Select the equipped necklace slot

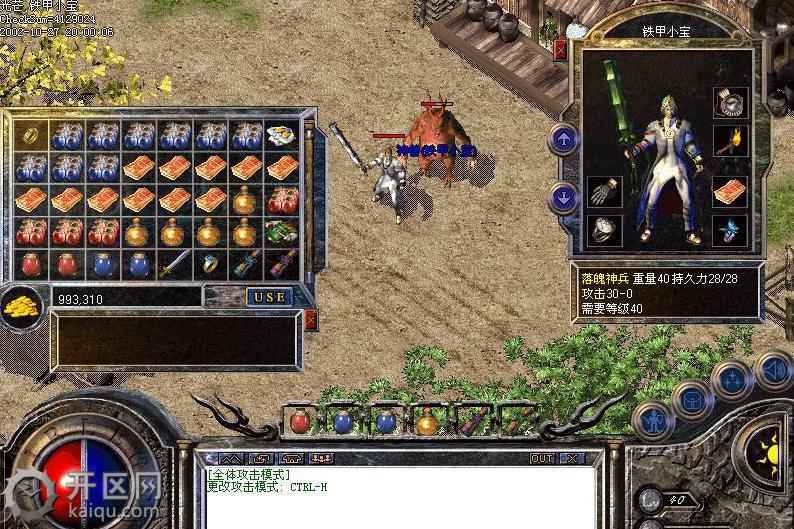pos(730,103)
